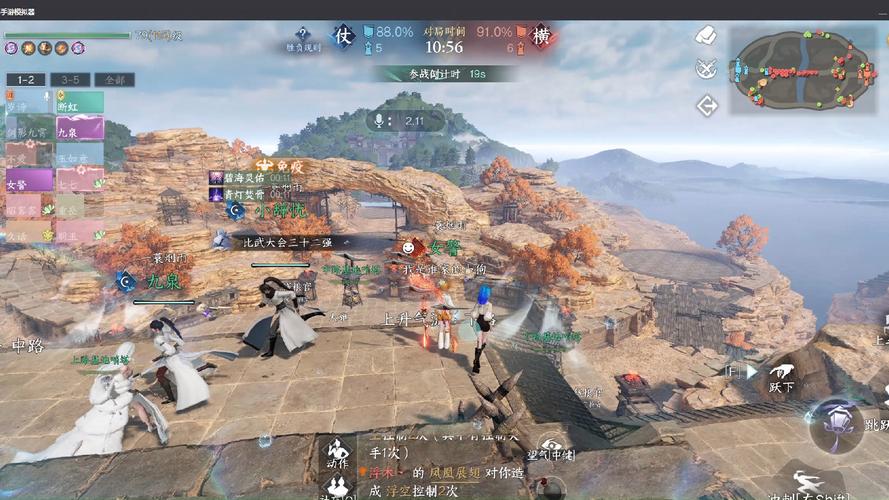Select teammate 断虹 in the roster

[79, 102]
